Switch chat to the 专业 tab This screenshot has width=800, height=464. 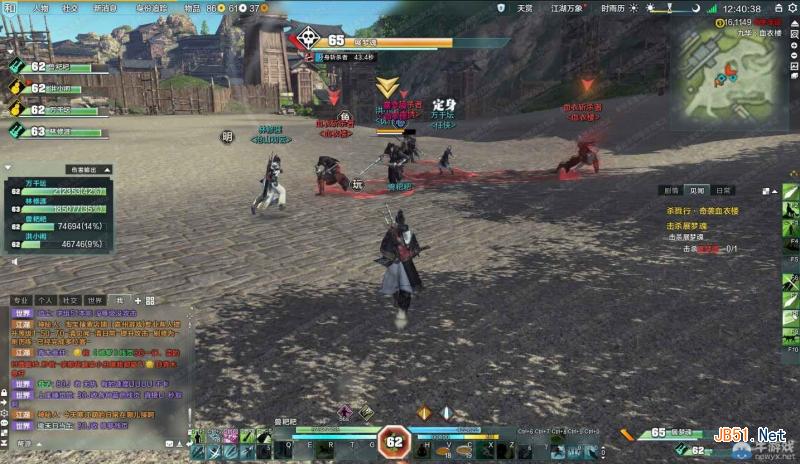pyautogui.click(x=20, y=300)
